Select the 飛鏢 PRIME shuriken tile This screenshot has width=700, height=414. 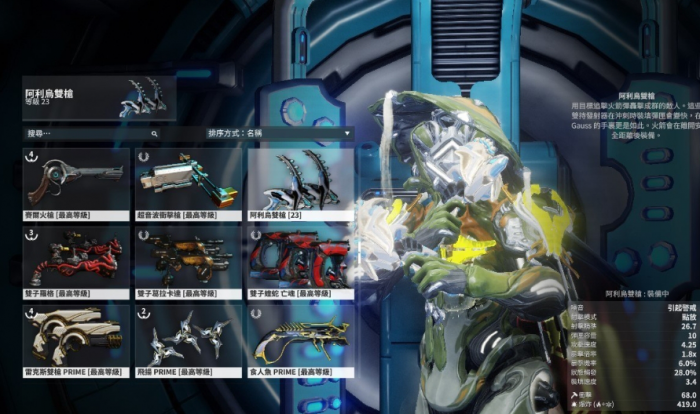(188, 337)
